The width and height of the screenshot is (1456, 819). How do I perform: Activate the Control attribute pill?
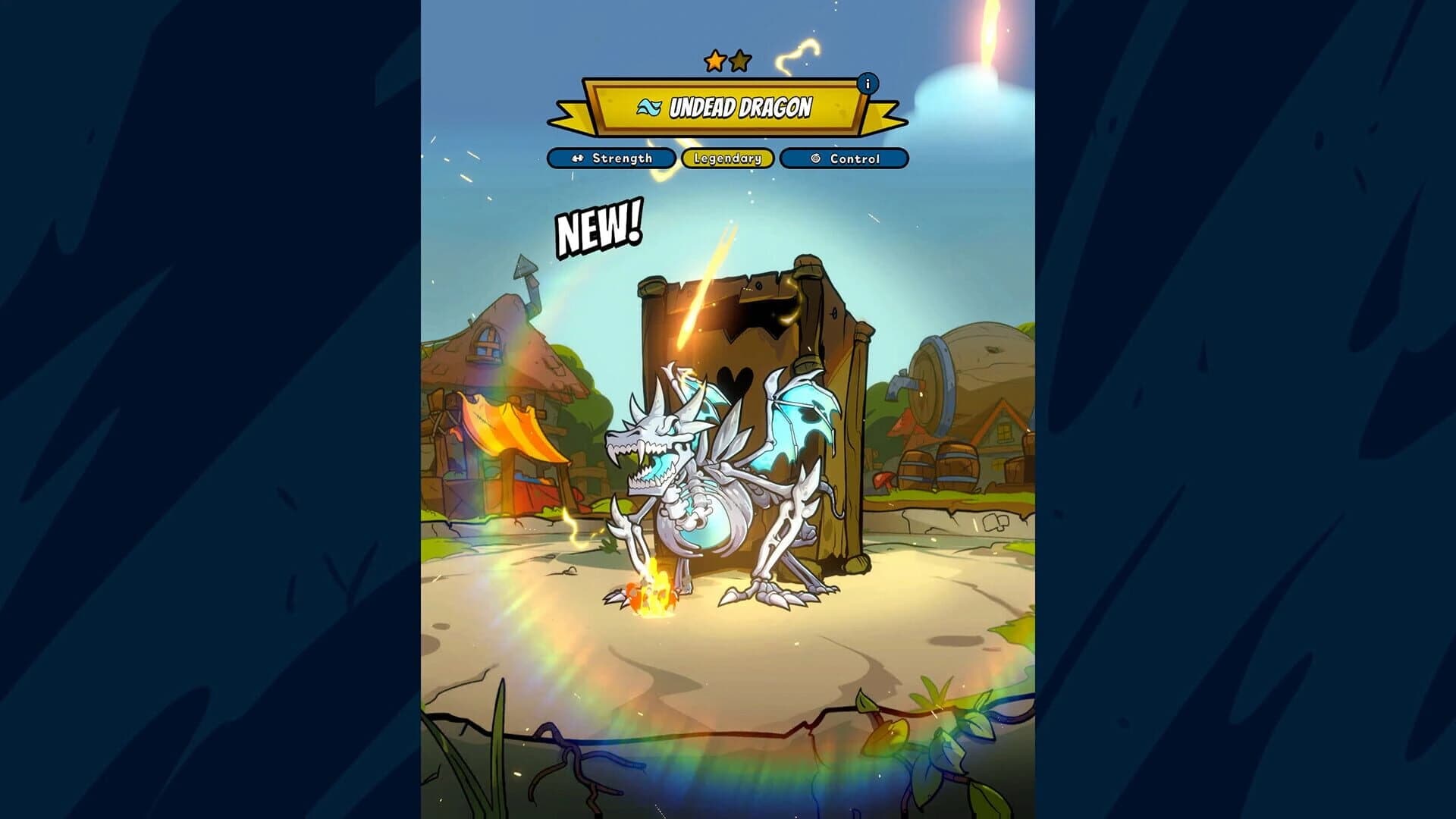(x=846, y=158)
